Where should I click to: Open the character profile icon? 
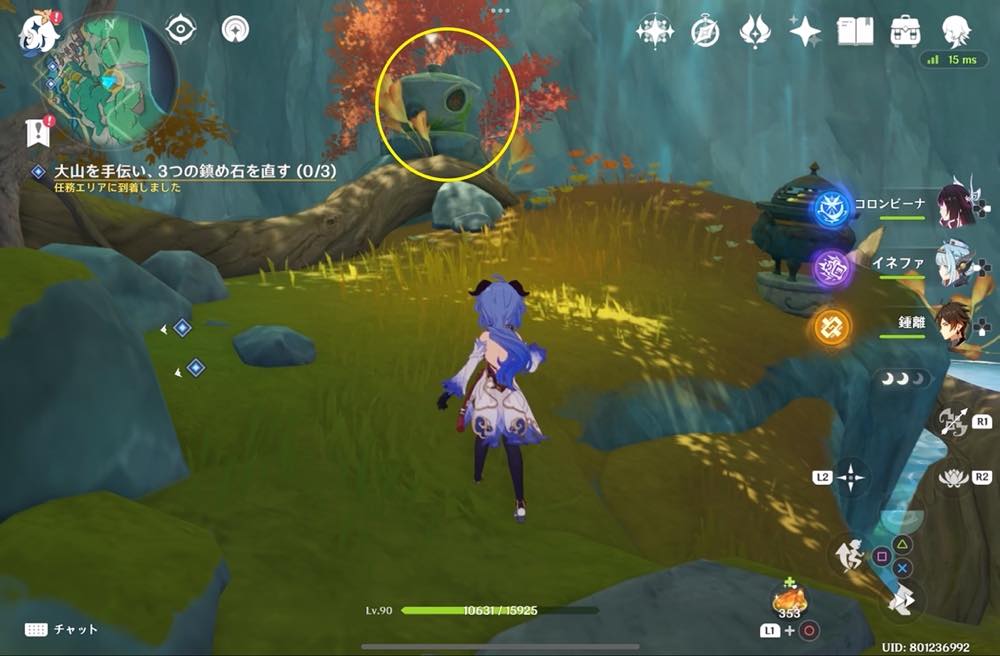coord(956,31)
